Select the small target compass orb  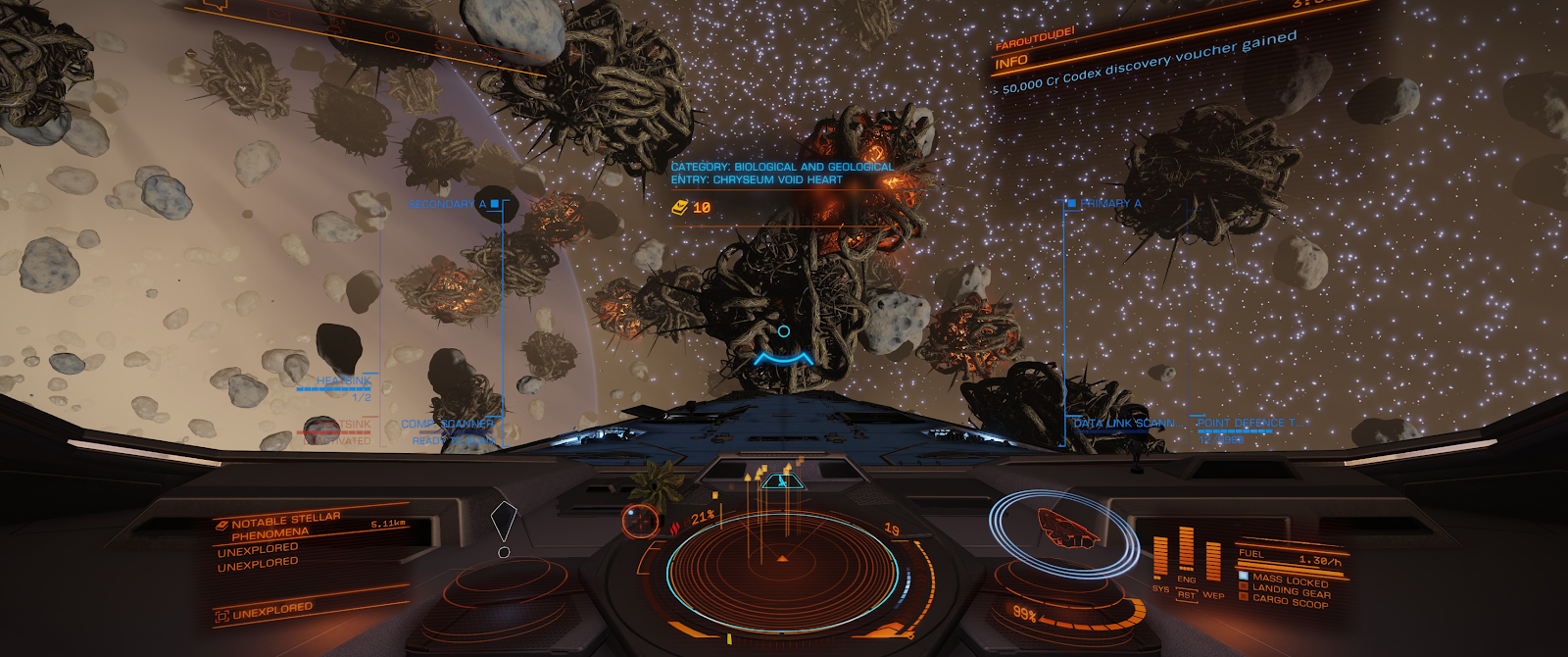pyautogui.click(x=641, y=521)
